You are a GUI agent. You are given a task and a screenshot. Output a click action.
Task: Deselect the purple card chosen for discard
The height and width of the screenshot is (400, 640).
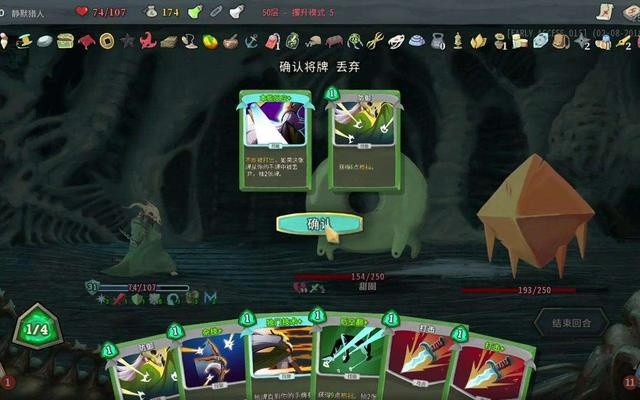coord(274,138)
